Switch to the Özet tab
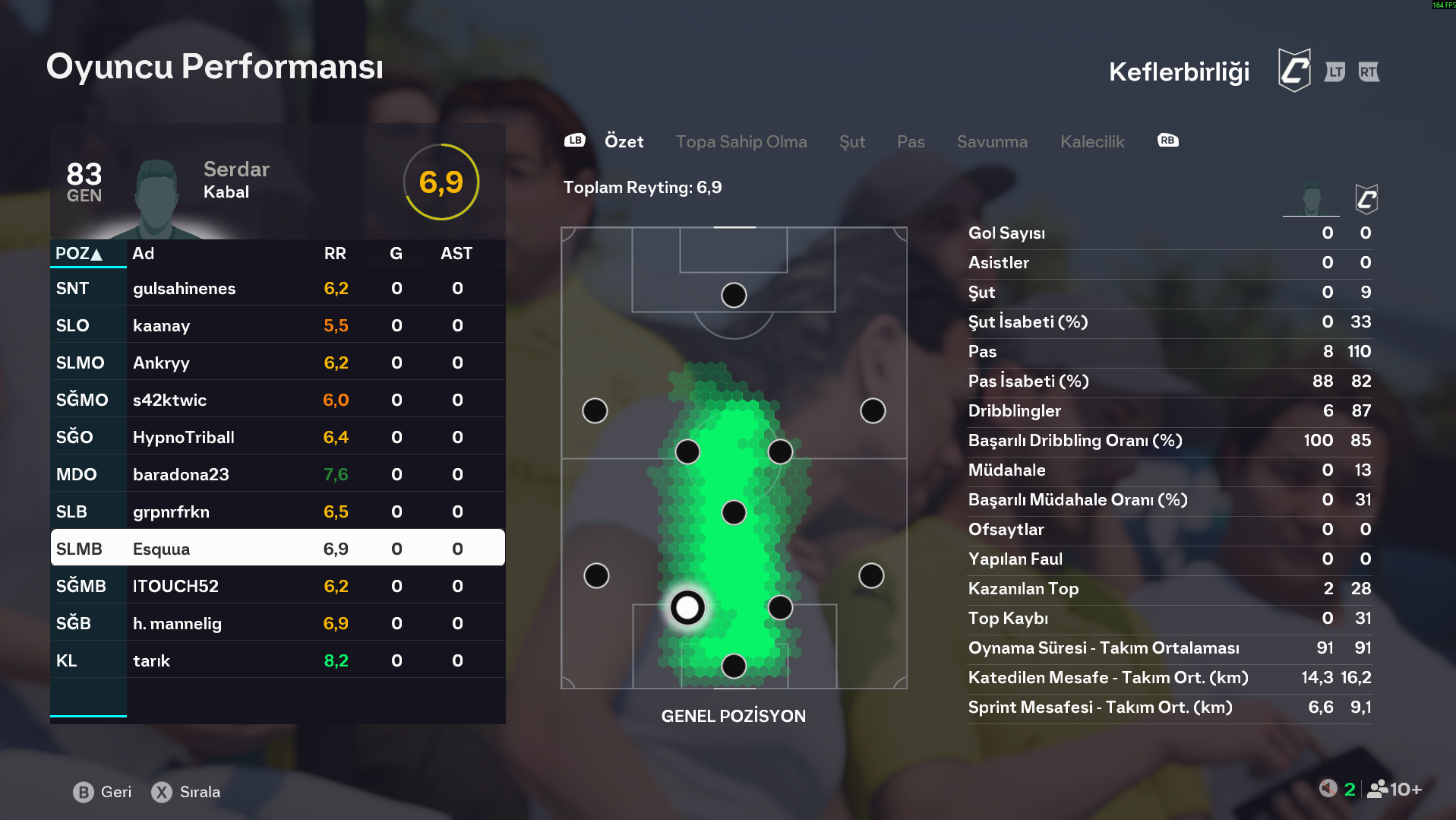The height and width of the screenshot is (820, 1456). tap(624, 141)
